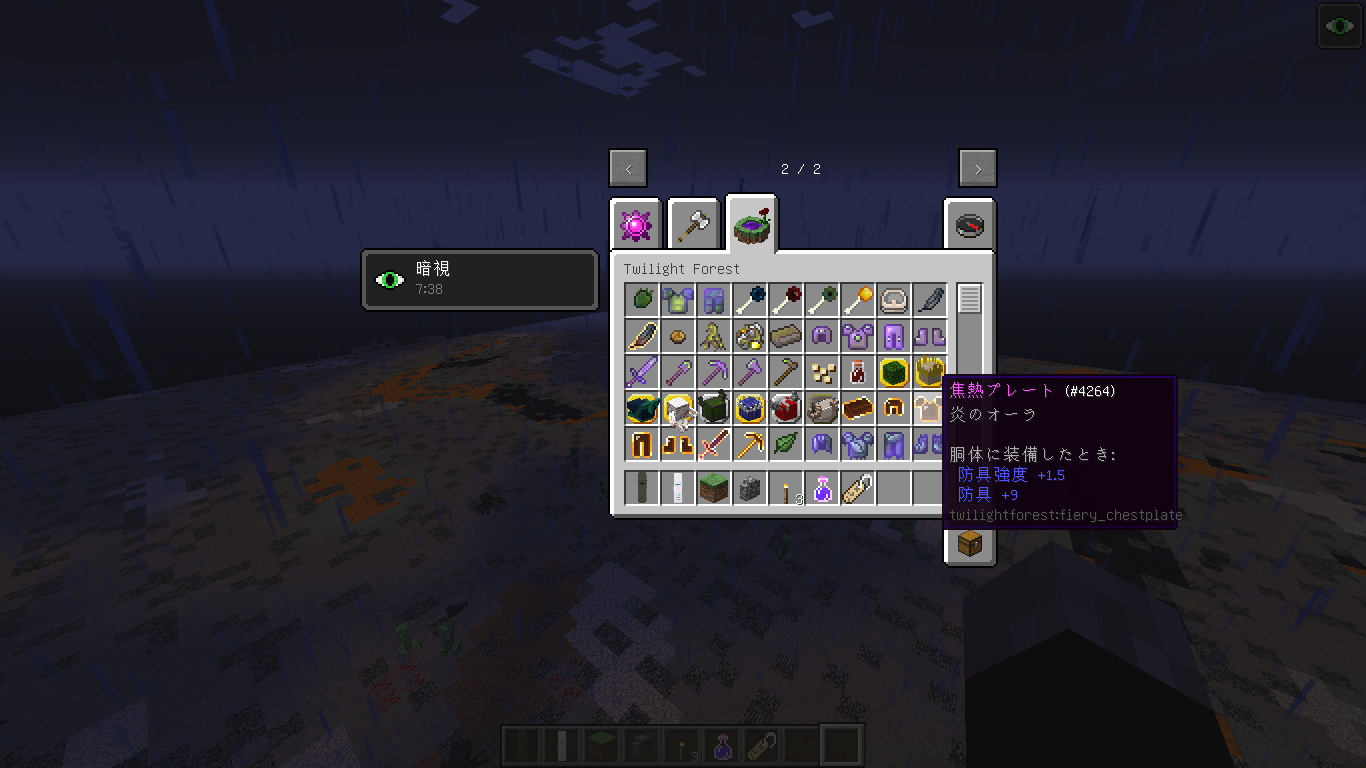Switch to the pink gem creative tab

[637, 226]
